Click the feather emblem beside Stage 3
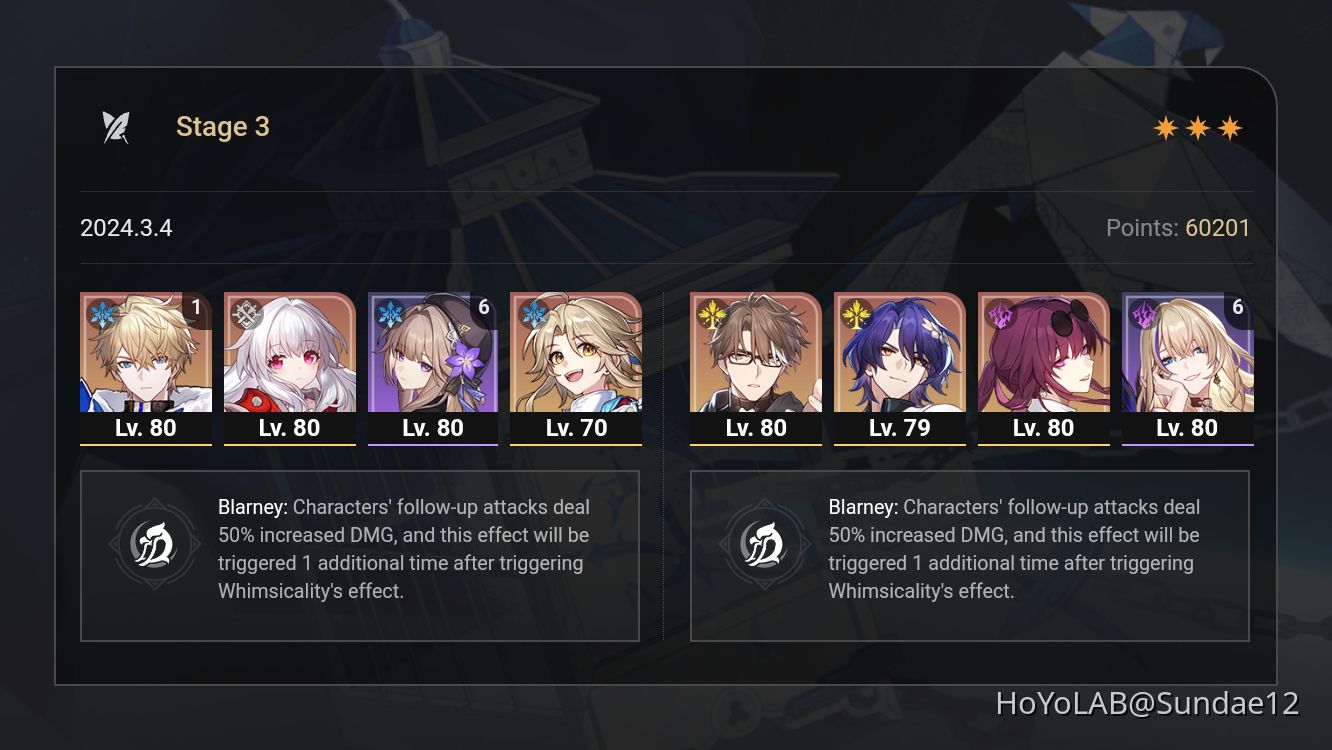 coord(115,125)
